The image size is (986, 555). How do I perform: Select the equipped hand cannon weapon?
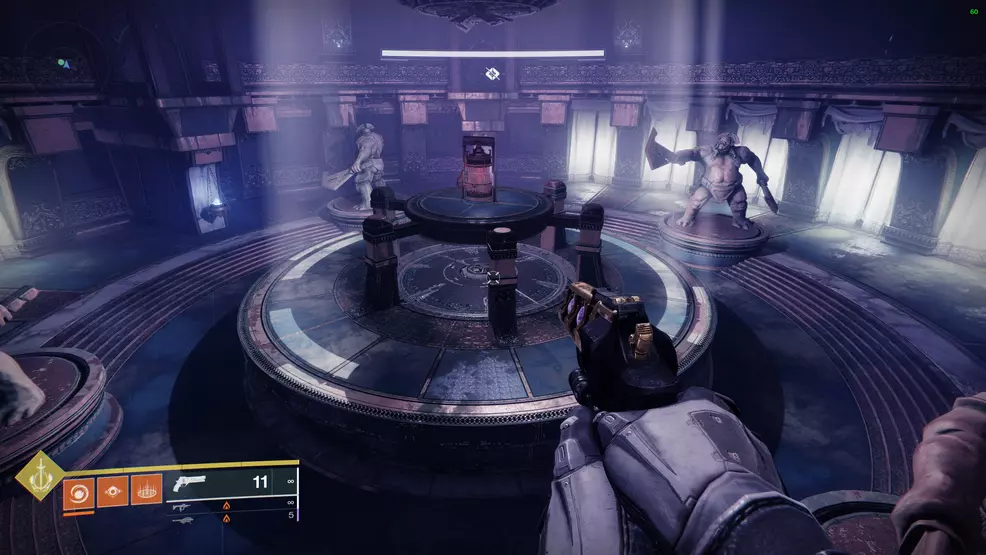coord(189,483)
